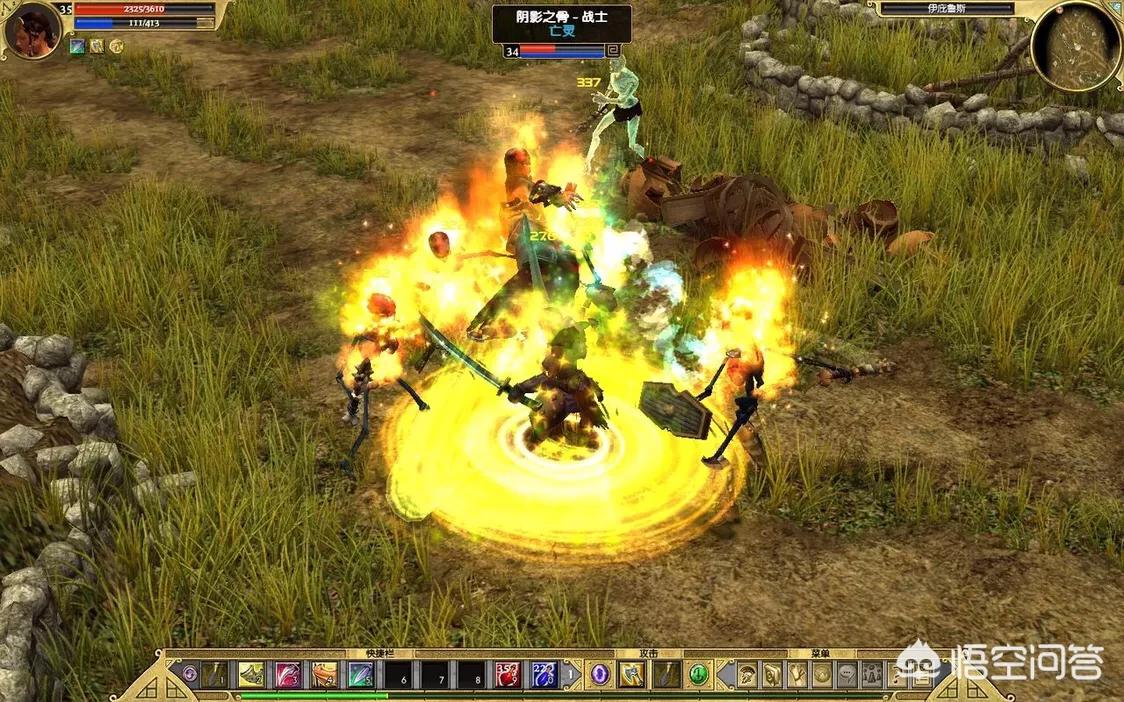Click the green round orb button
This screenshot has height=702, width=1124.
699,675
